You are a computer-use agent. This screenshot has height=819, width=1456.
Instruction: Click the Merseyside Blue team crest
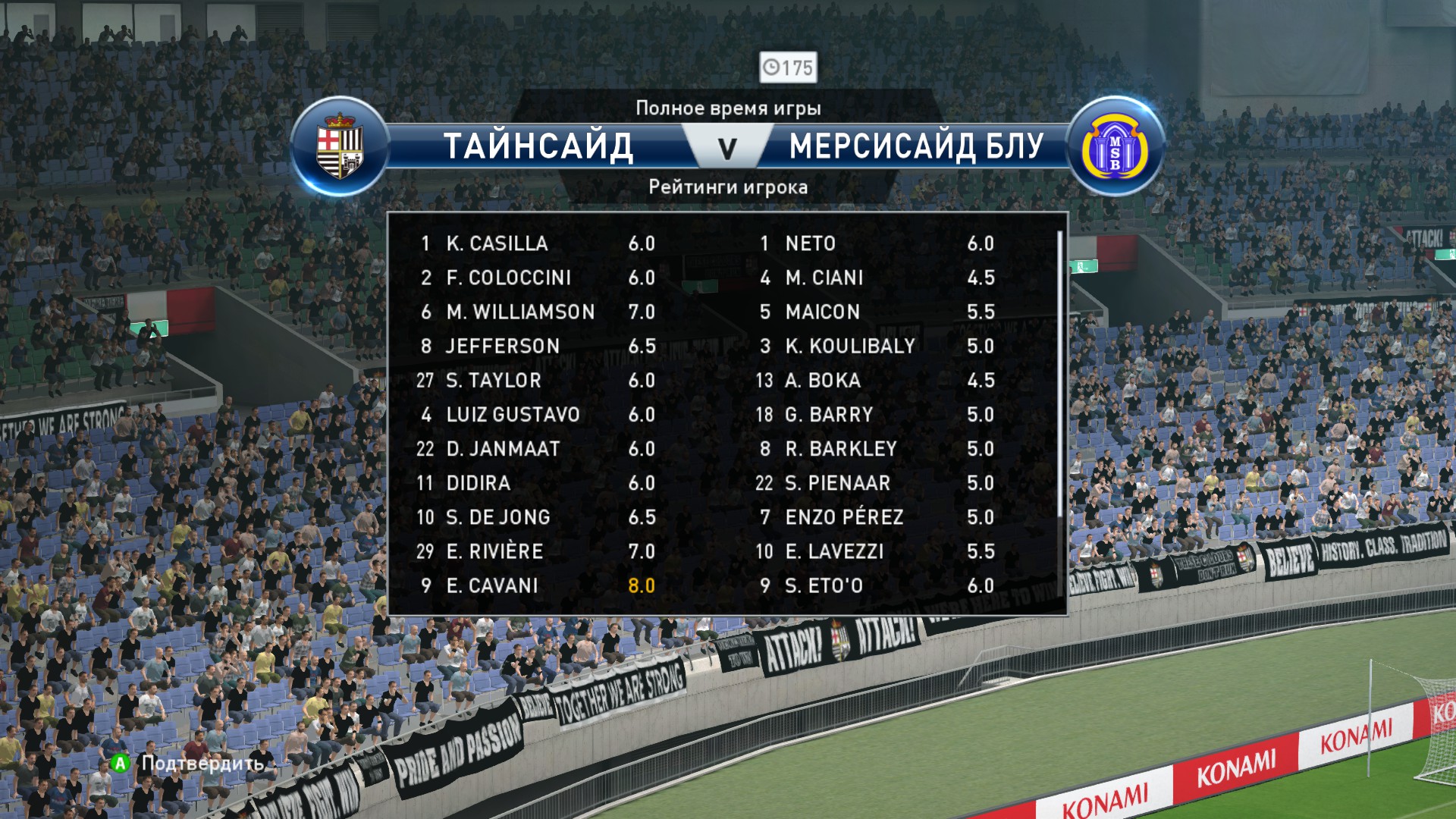coord(1114,147)
